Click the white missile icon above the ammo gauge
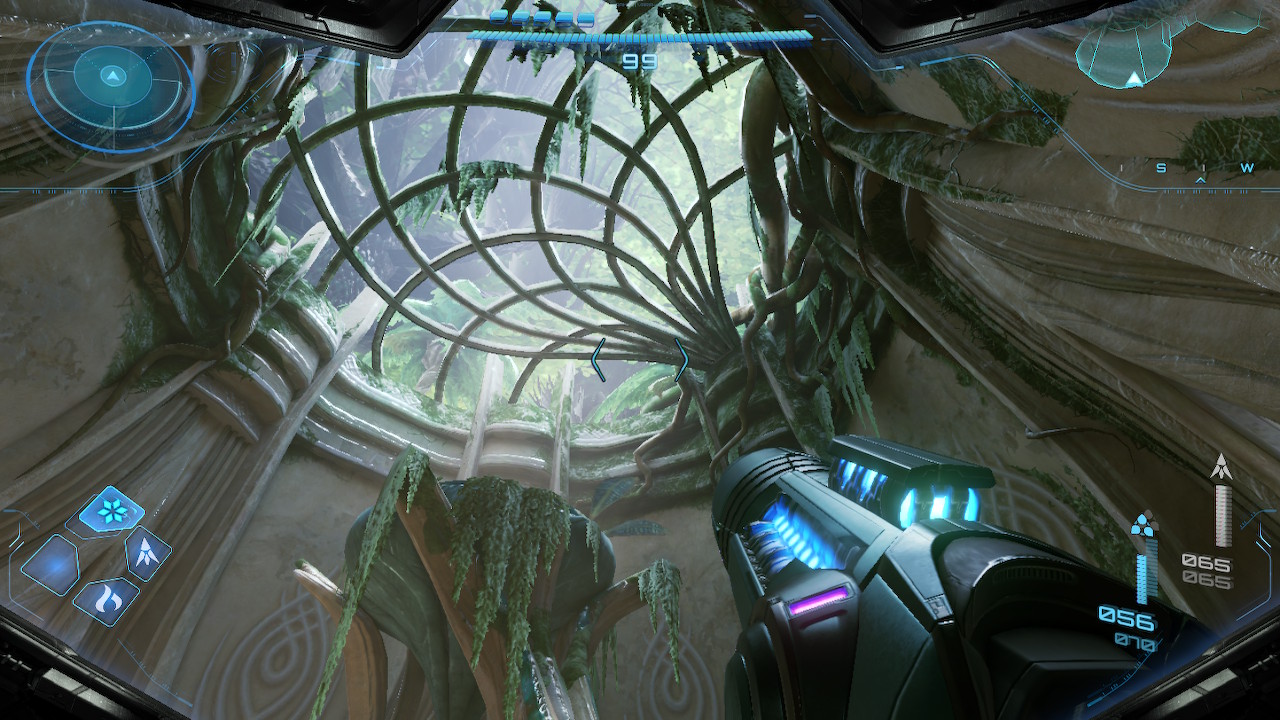The image size is (1280, 720). pos(1221,466)
